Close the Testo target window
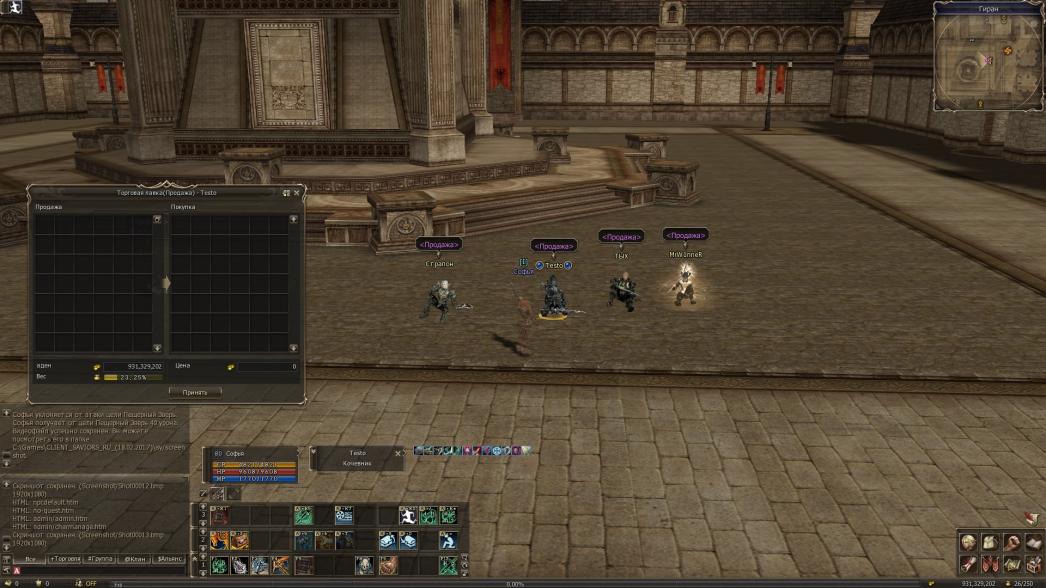This screenshot has height=588, width=1046. (398, 453)
